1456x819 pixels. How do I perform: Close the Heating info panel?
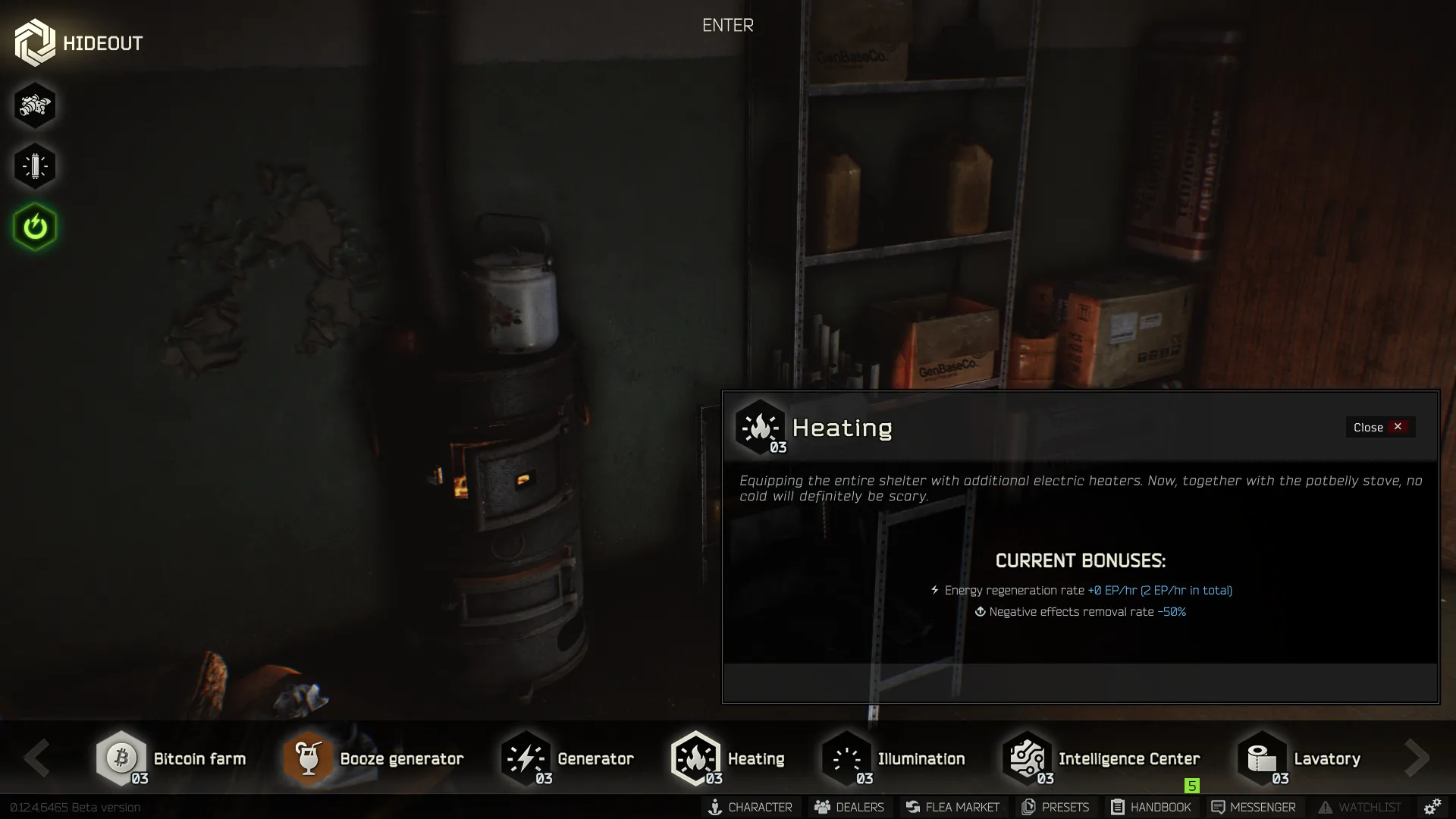click(1379, 427)
